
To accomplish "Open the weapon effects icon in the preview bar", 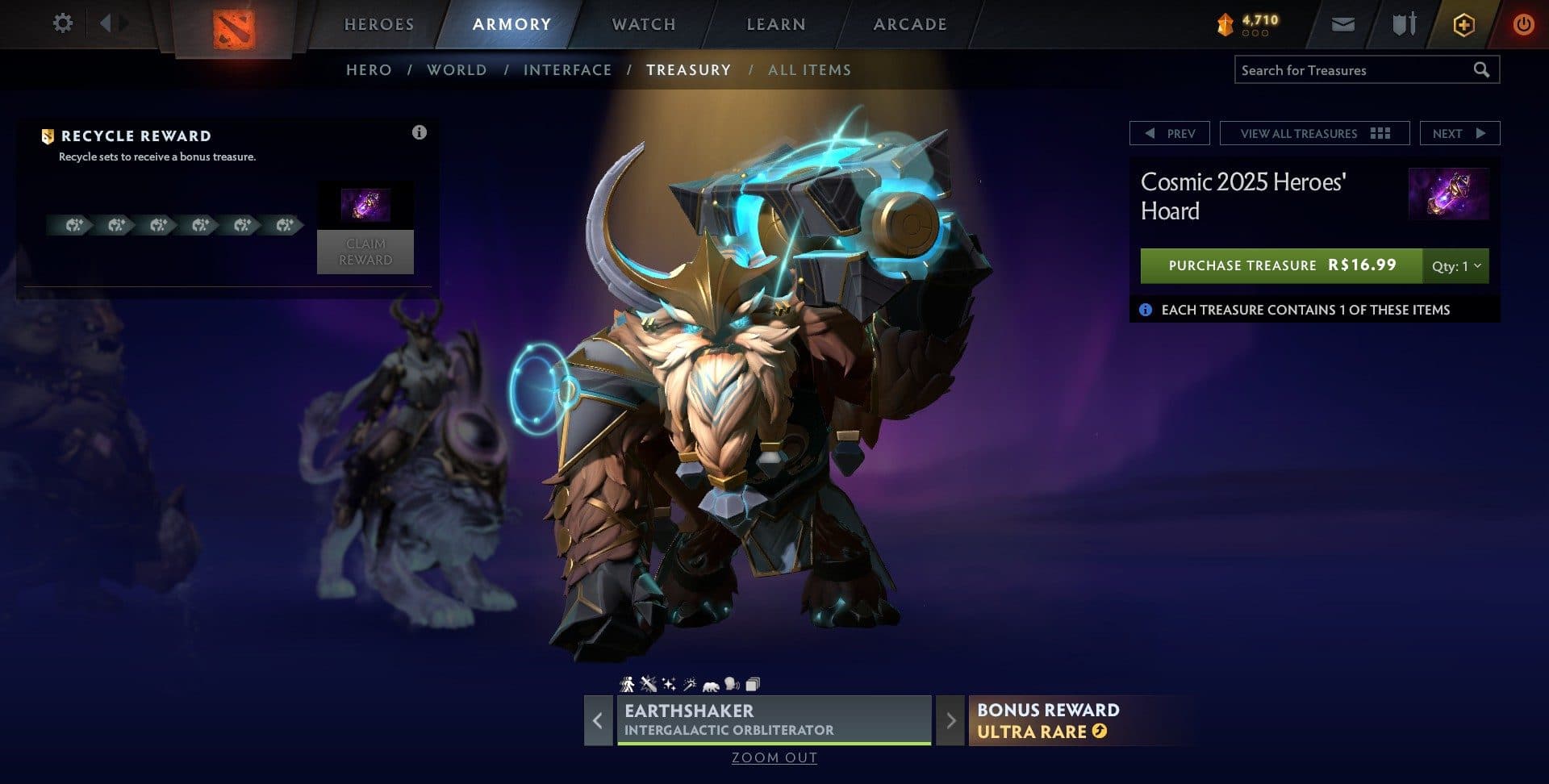I will pyautogui.click(x=648, y=682).
